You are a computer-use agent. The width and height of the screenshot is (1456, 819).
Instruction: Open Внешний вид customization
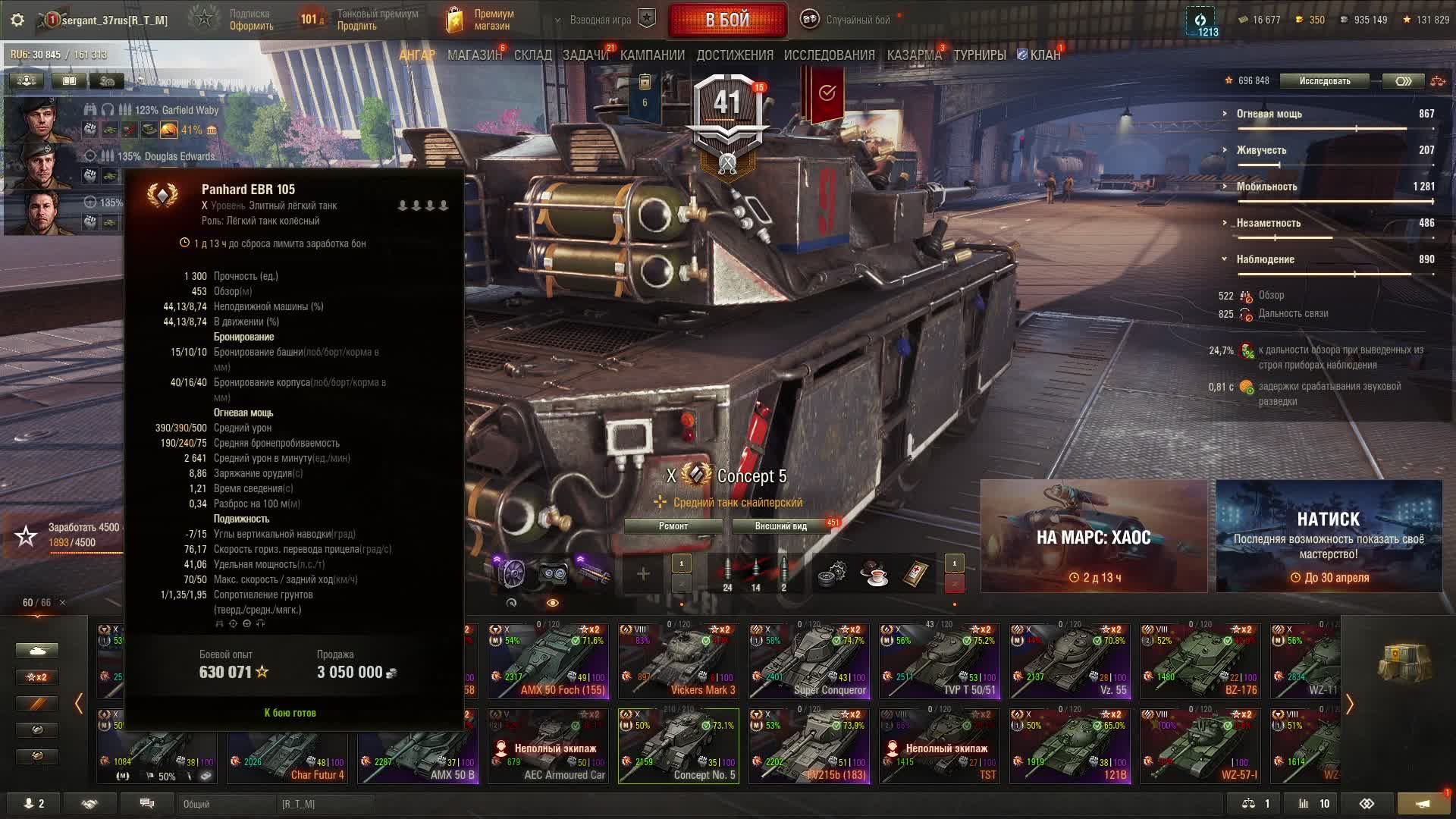pos(780,526)
